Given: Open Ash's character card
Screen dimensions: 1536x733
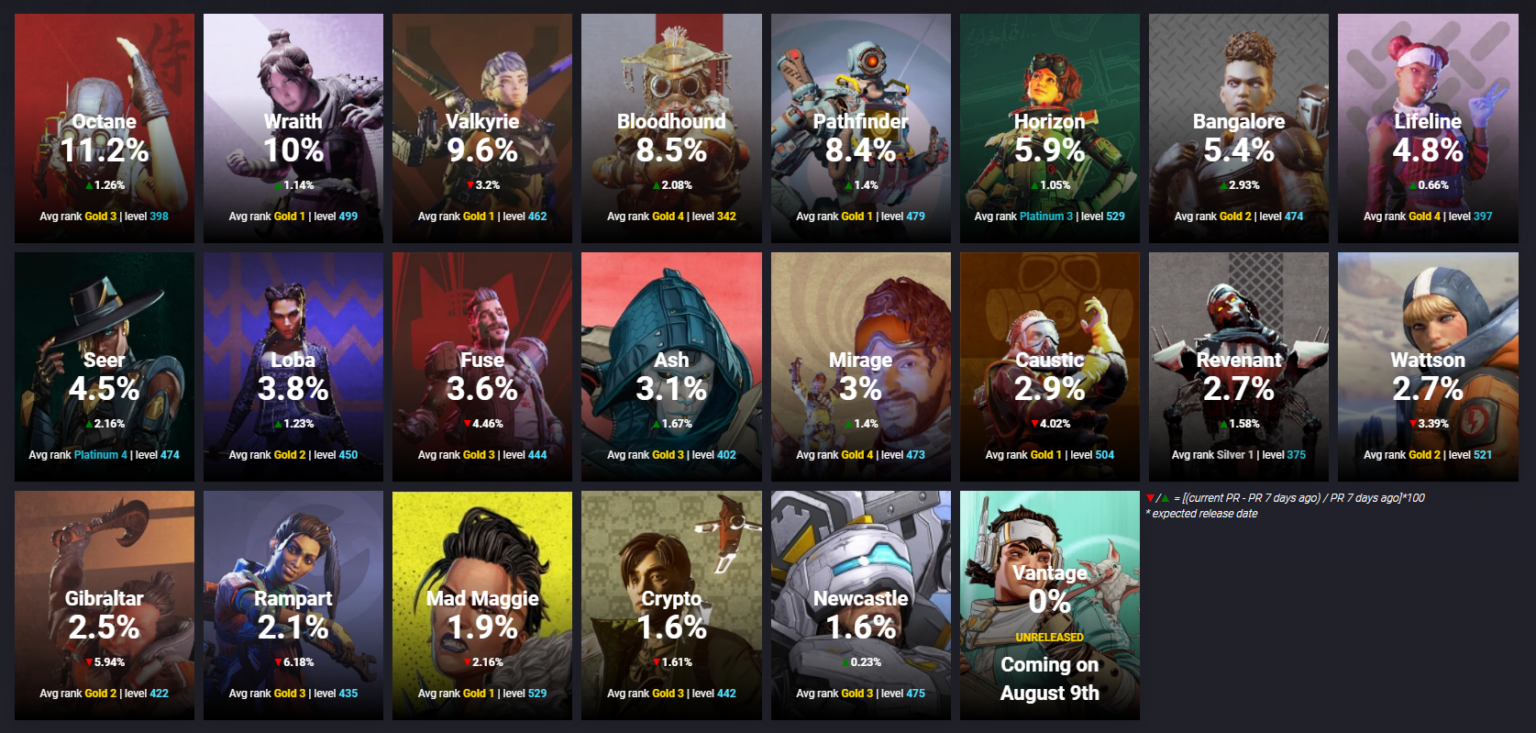Looking at the screenshot, I should (671, 366).
